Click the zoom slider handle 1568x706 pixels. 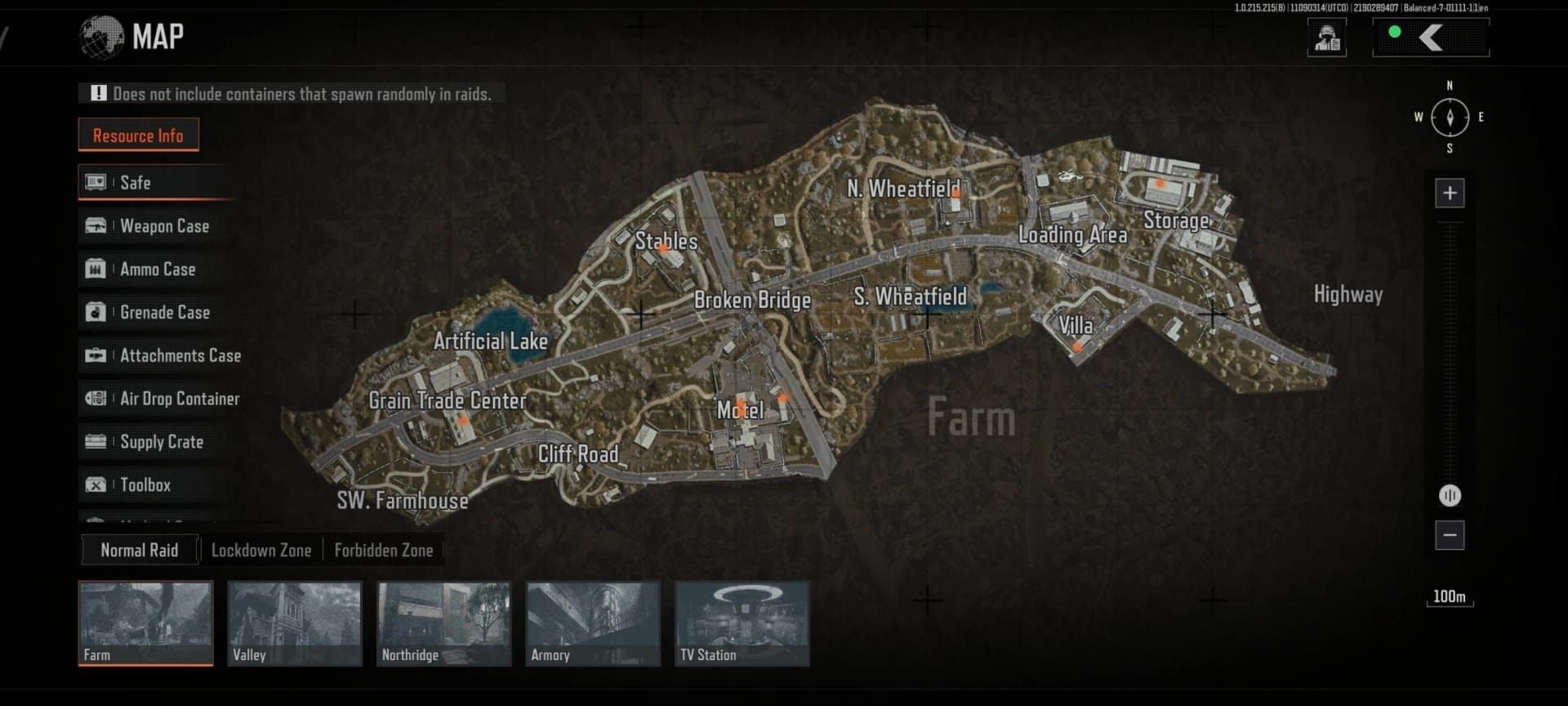[x=1450, y=495]
